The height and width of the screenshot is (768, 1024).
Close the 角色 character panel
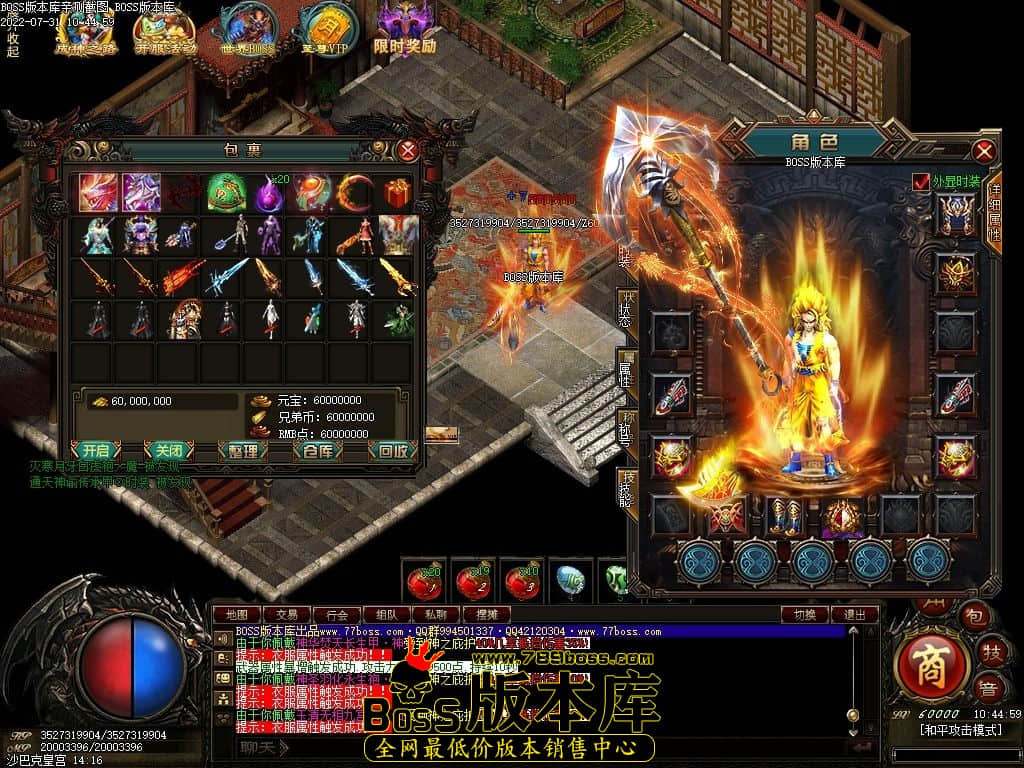[x=984, y=151]
